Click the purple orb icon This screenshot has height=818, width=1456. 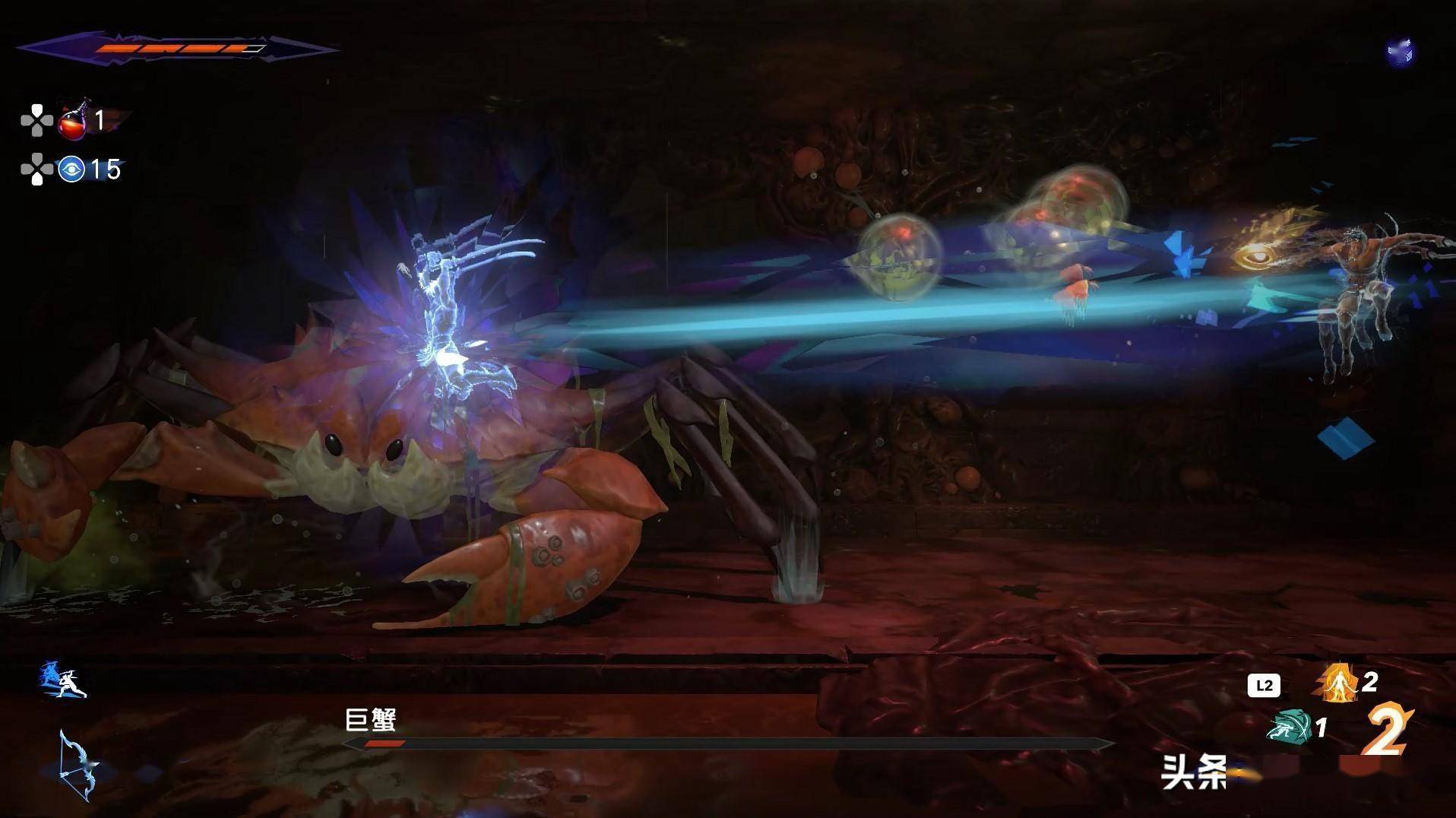coord(1399,52)
